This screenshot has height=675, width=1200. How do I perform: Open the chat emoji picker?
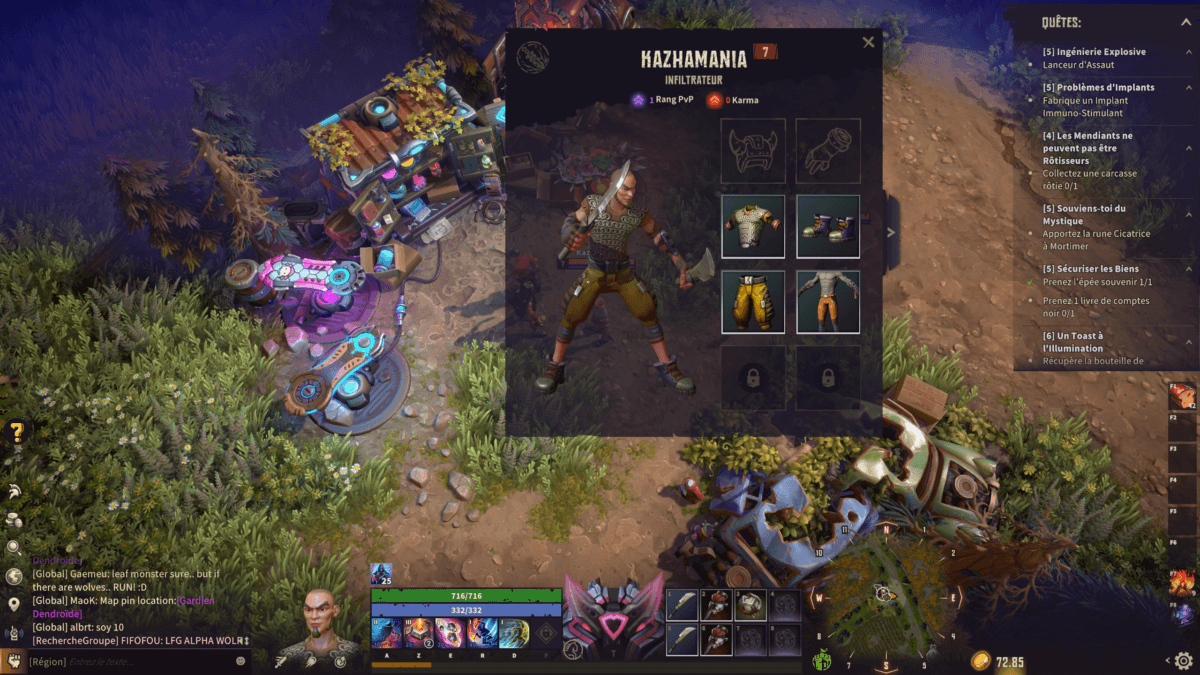[x=240, y=661]
